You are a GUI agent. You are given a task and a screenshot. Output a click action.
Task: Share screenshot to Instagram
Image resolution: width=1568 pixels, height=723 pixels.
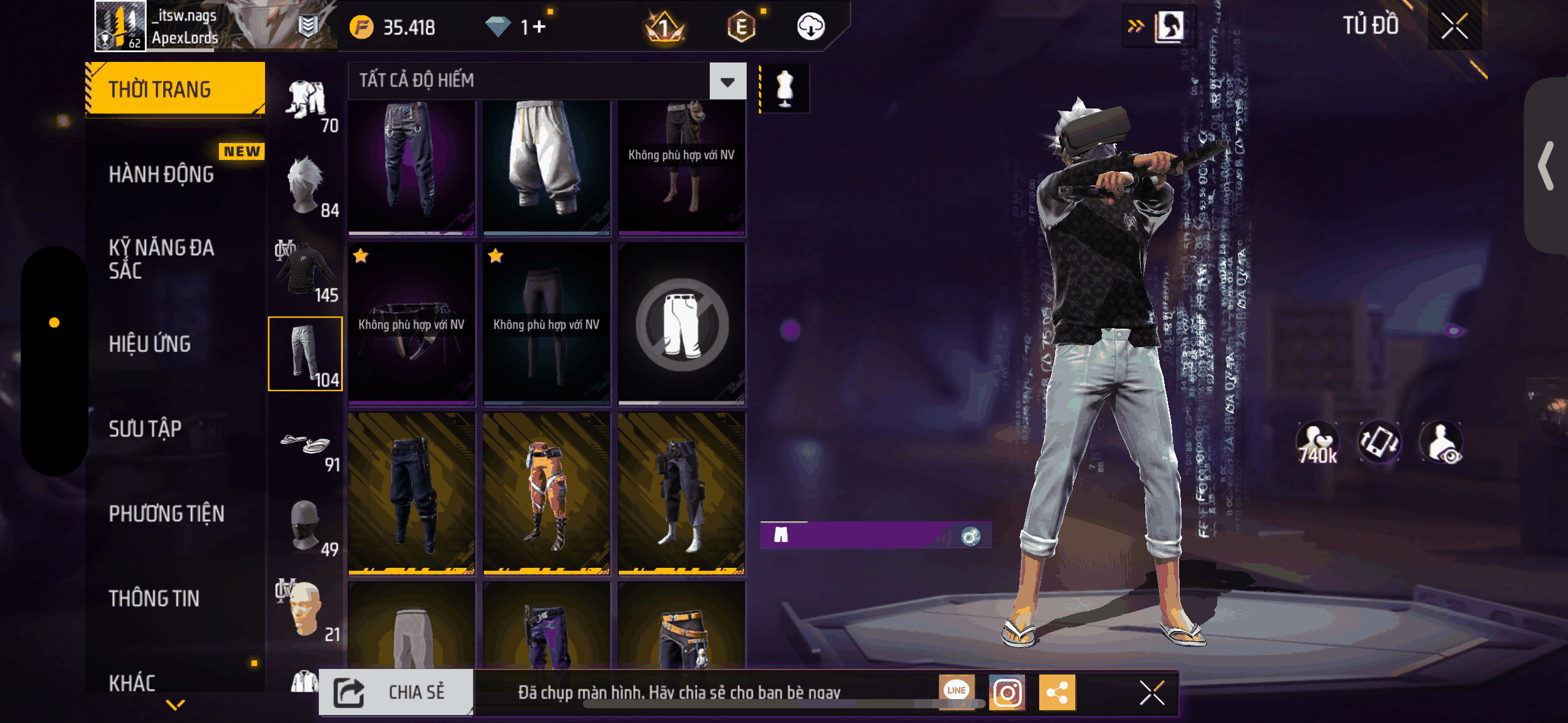[x=1007, y=692]
